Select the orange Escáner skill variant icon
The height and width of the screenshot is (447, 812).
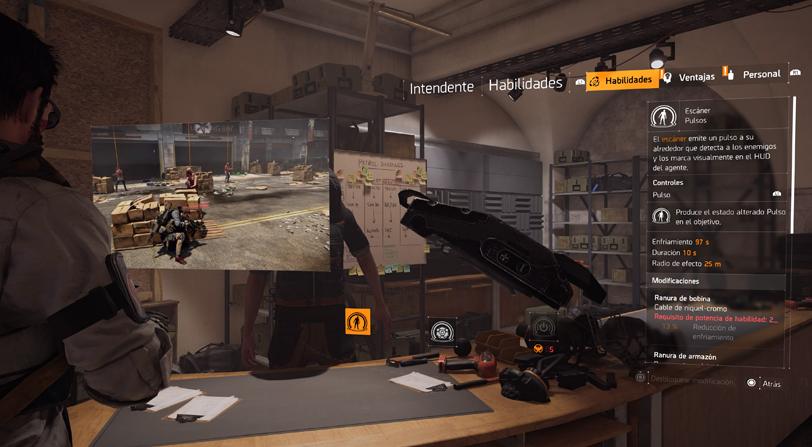(357, 322)
